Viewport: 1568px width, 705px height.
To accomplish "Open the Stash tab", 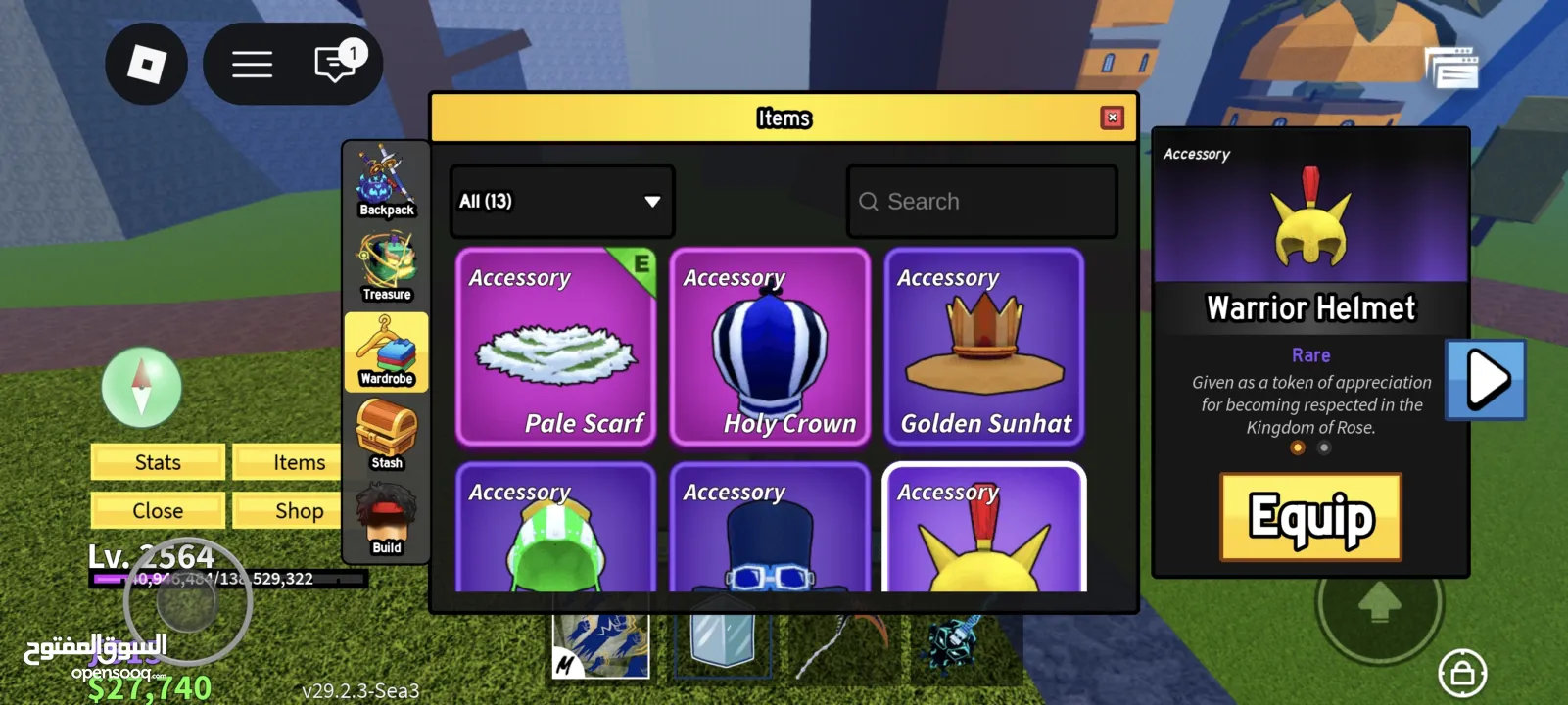I will coord(386,436).
